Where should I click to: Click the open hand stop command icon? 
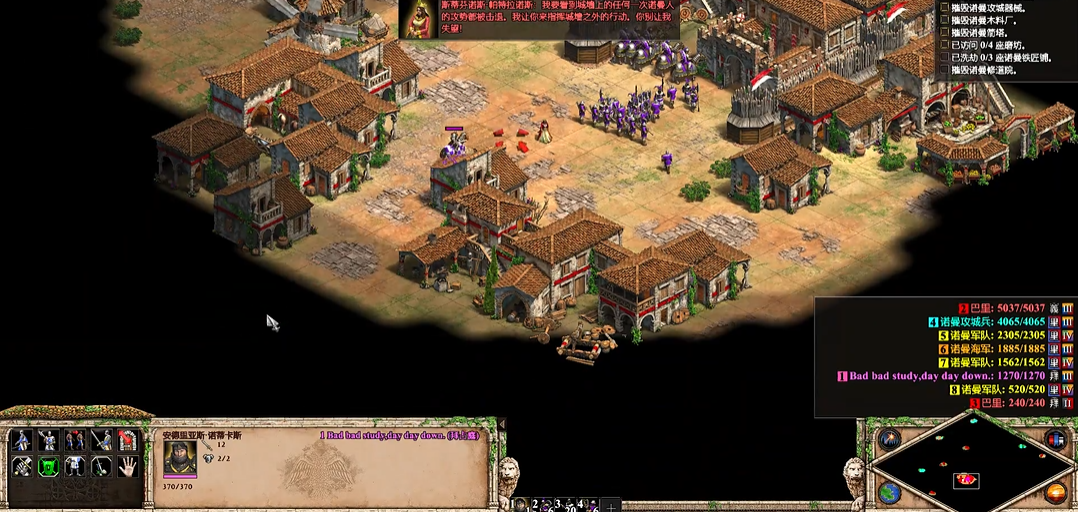click(x=127, y=466)
